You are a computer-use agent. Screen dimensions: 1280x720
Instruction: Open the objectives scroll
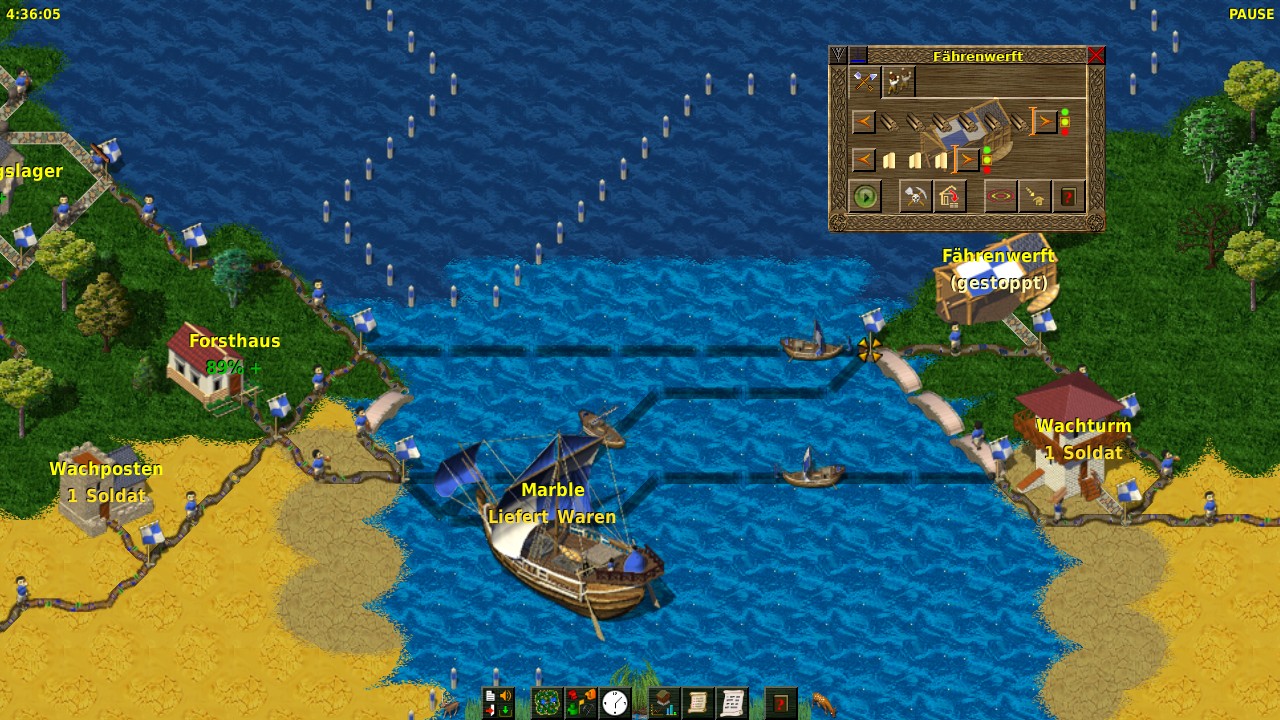click(x=698, y=703)
